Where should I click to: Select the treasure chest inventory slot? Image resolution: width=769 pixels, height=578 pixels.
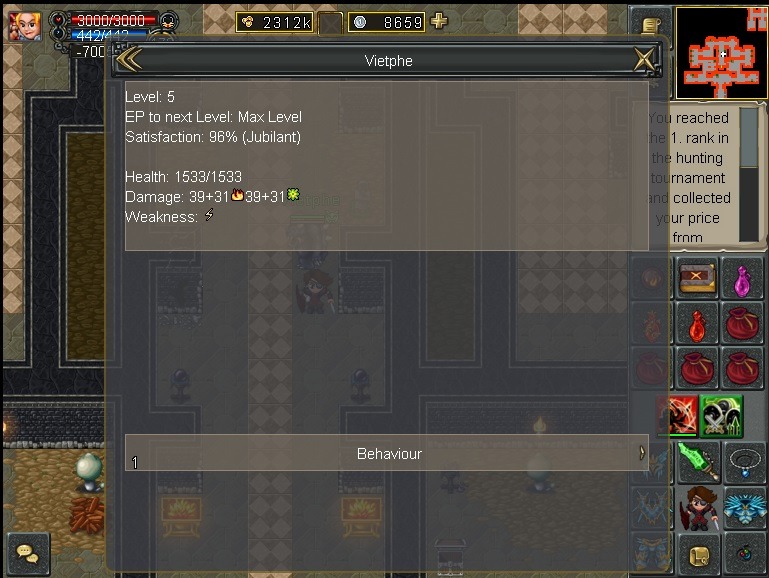pyautogui.click(x=698, y=277)
